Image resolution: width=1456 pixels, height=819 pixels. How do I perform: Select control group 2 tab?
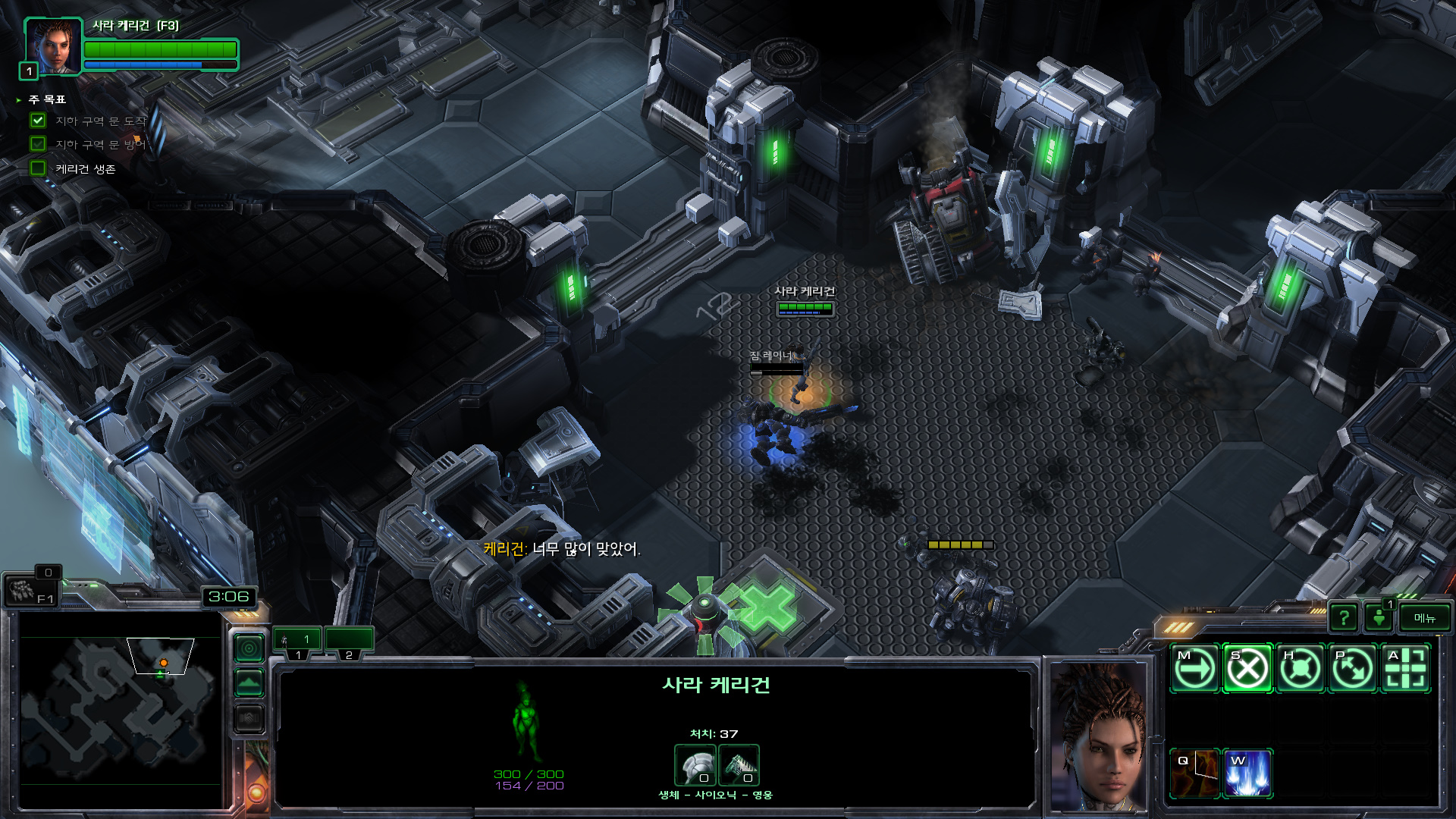(x=349, y=641)
